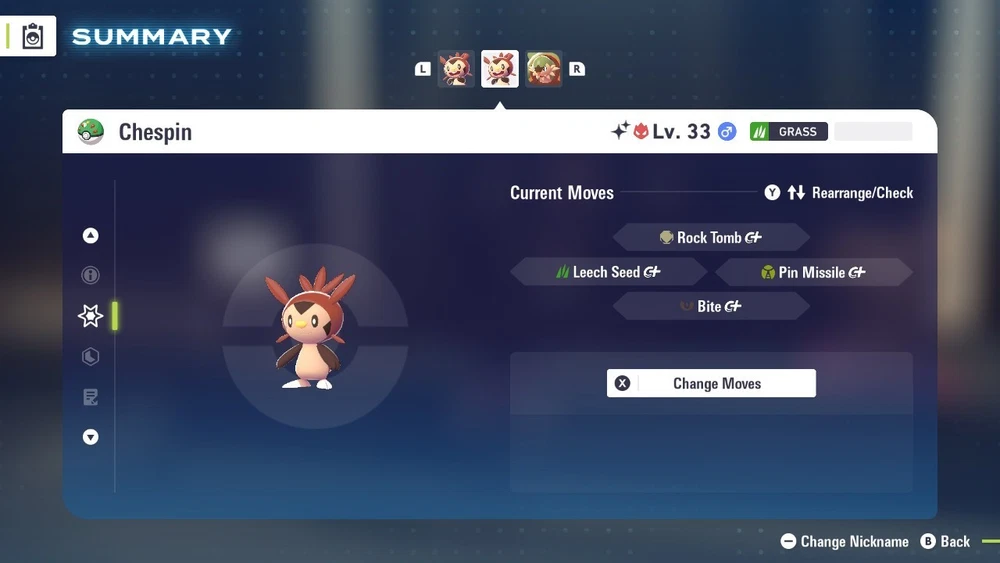Click the up arrow above the side tabs
This screenshot has width=1000, height=563.
(x=91, y=236)
